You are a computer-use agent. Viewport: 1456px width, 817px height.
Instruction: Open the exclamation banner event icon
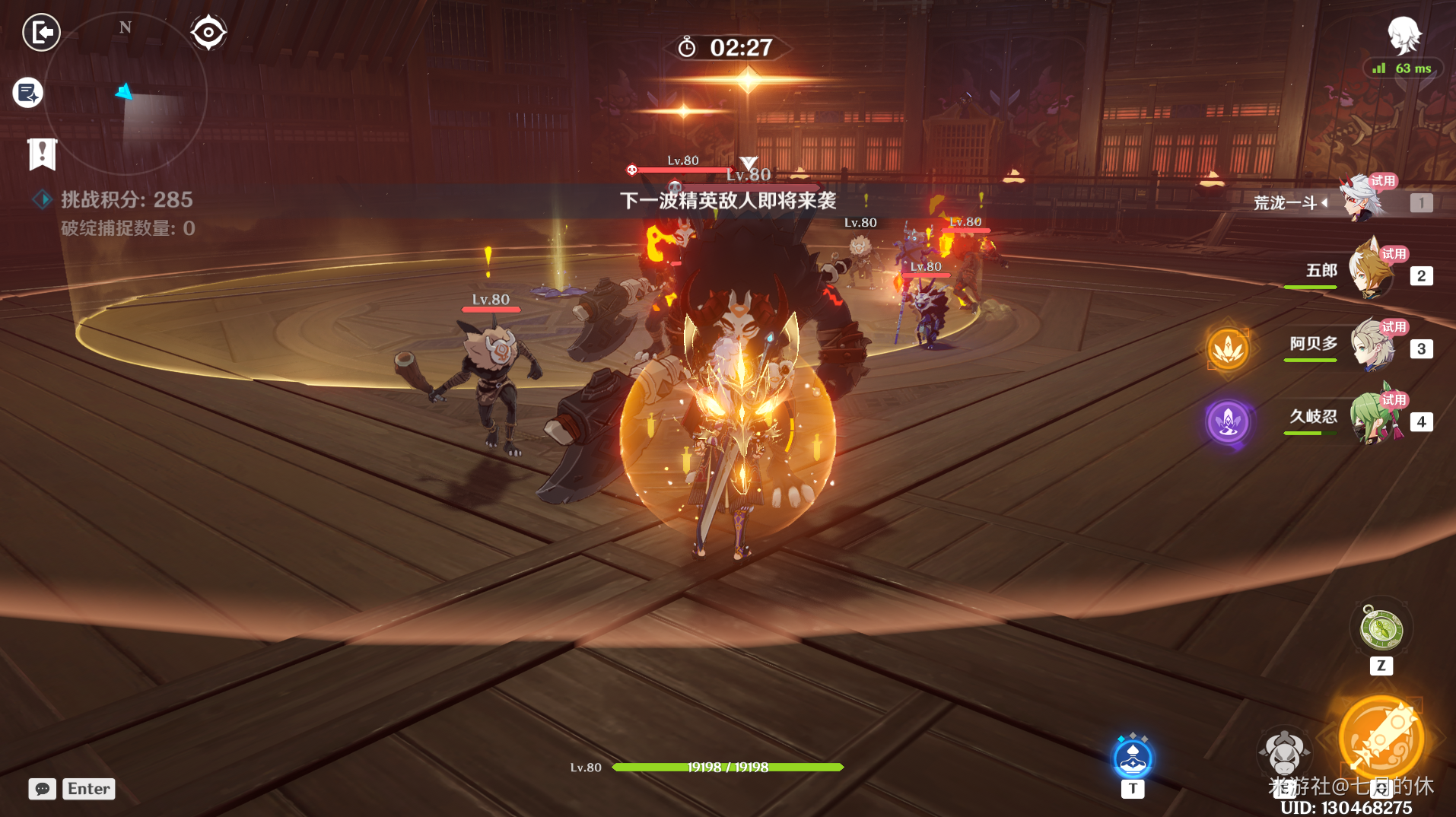pyautogui.click(x=42, y=154)
